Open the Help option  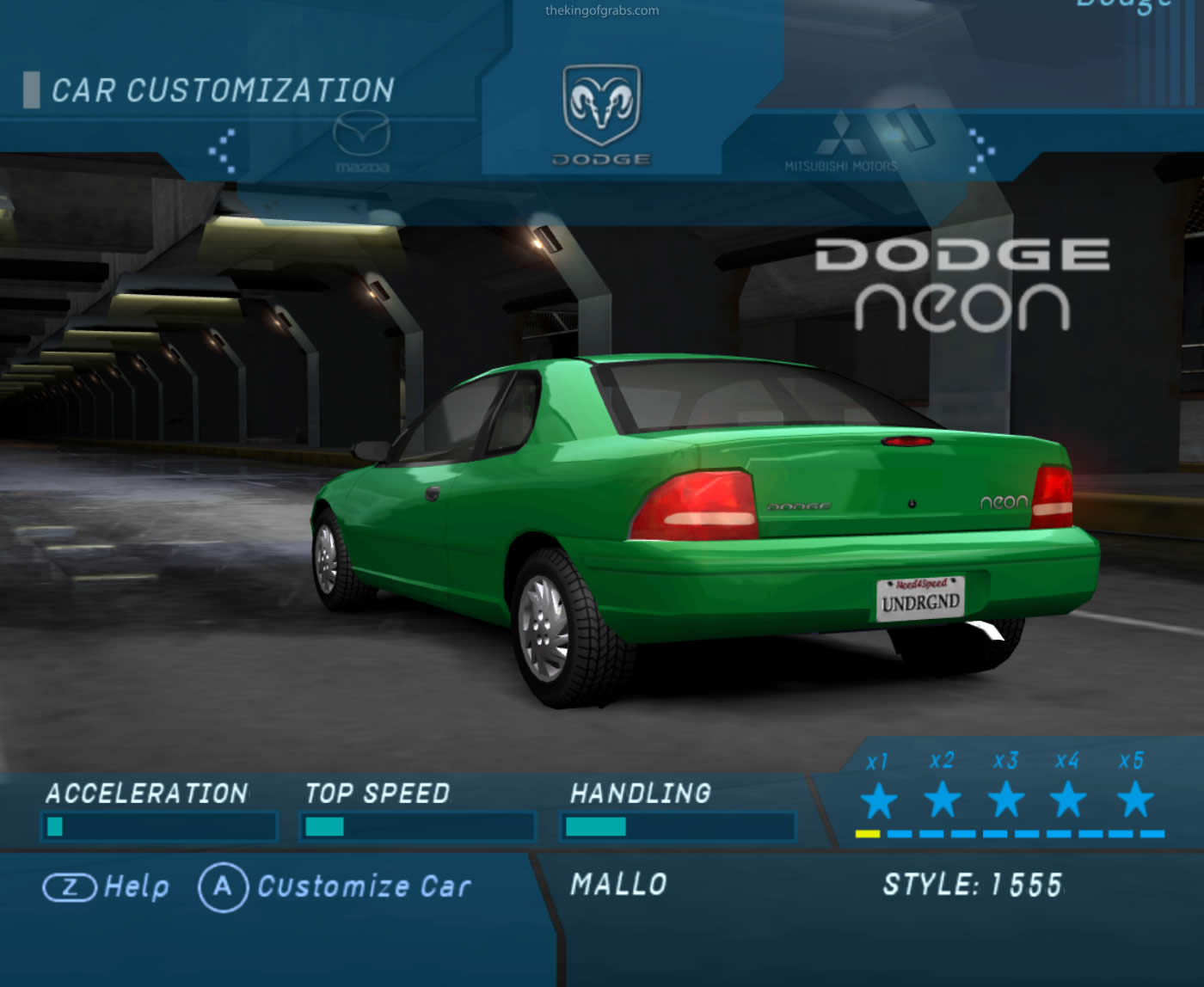pos(107,886)
